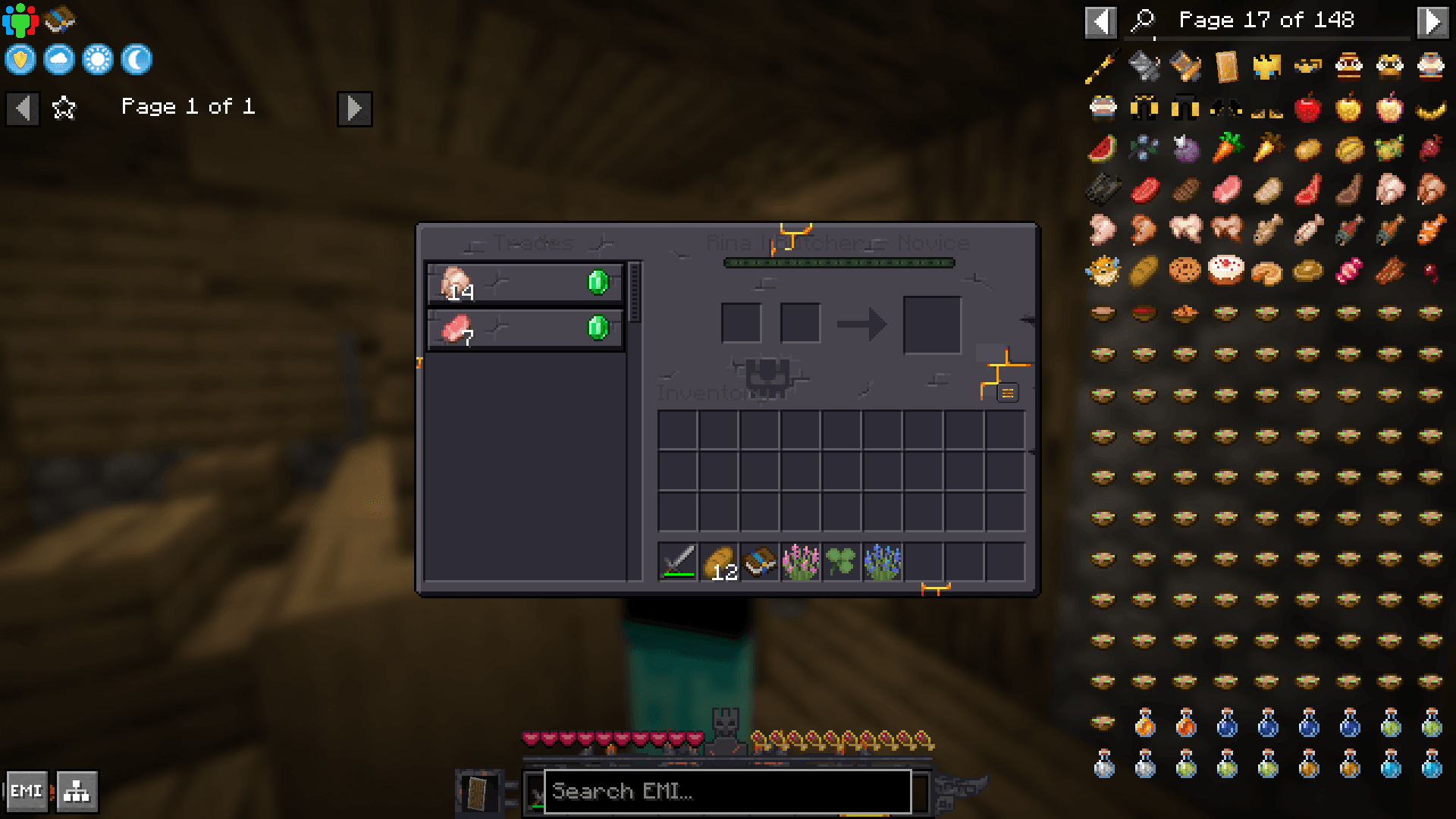Expand the trade list menu icon

click(x=1008, y=393)
